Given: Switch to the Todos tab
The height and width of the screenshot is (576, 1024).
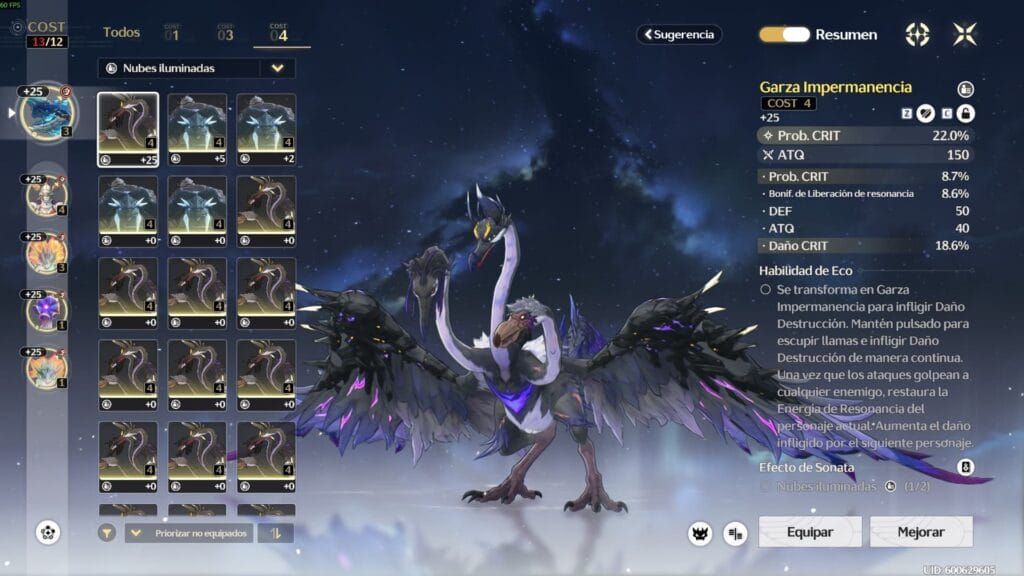Looking at the screenshot, I should click(x=121, y=33).
